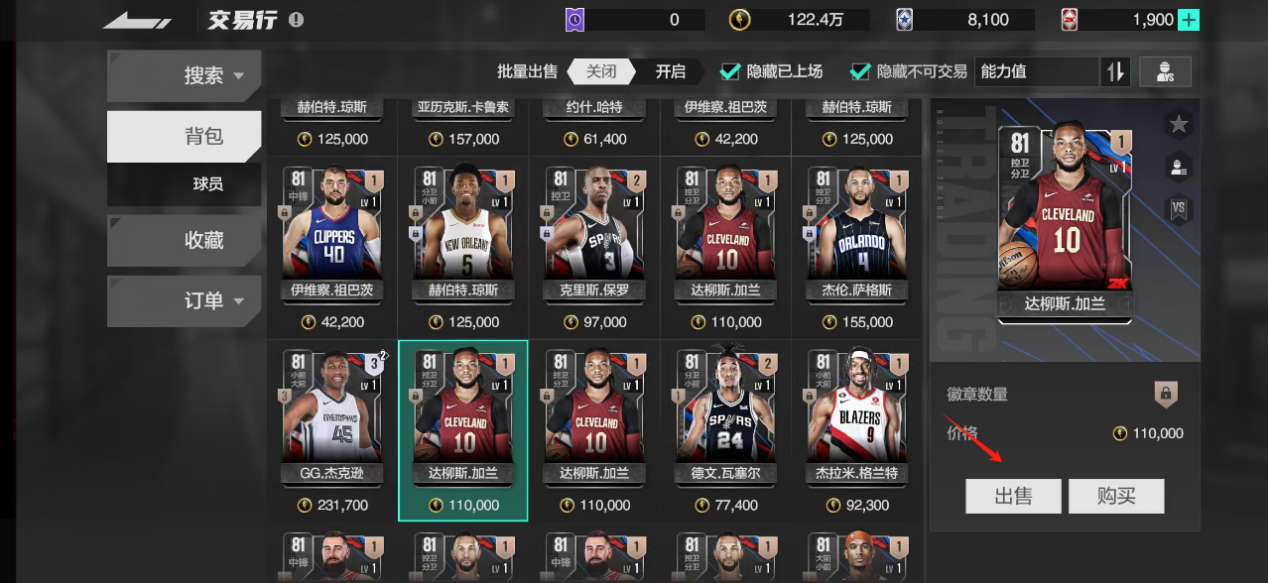The width and height of the screenshot is (1268, 583).
Task: Open the 能力值 sort dropdown
Action: point(1035,72)
